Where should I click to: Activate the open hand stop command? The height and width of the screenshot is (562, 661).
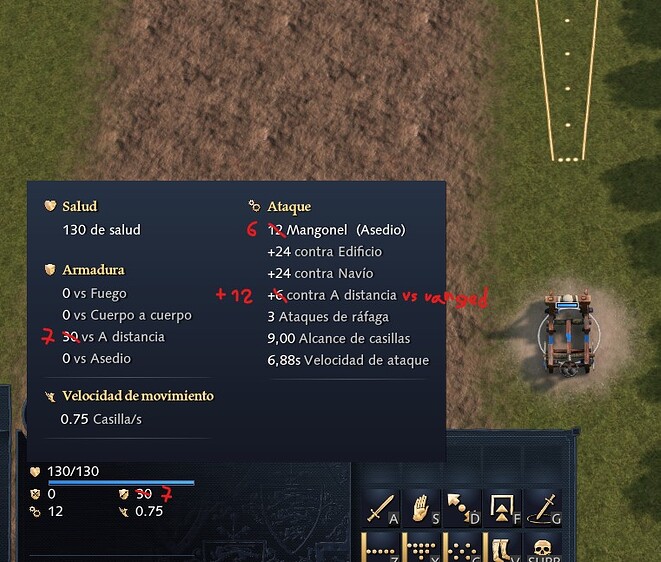click(x=421, y=508)
